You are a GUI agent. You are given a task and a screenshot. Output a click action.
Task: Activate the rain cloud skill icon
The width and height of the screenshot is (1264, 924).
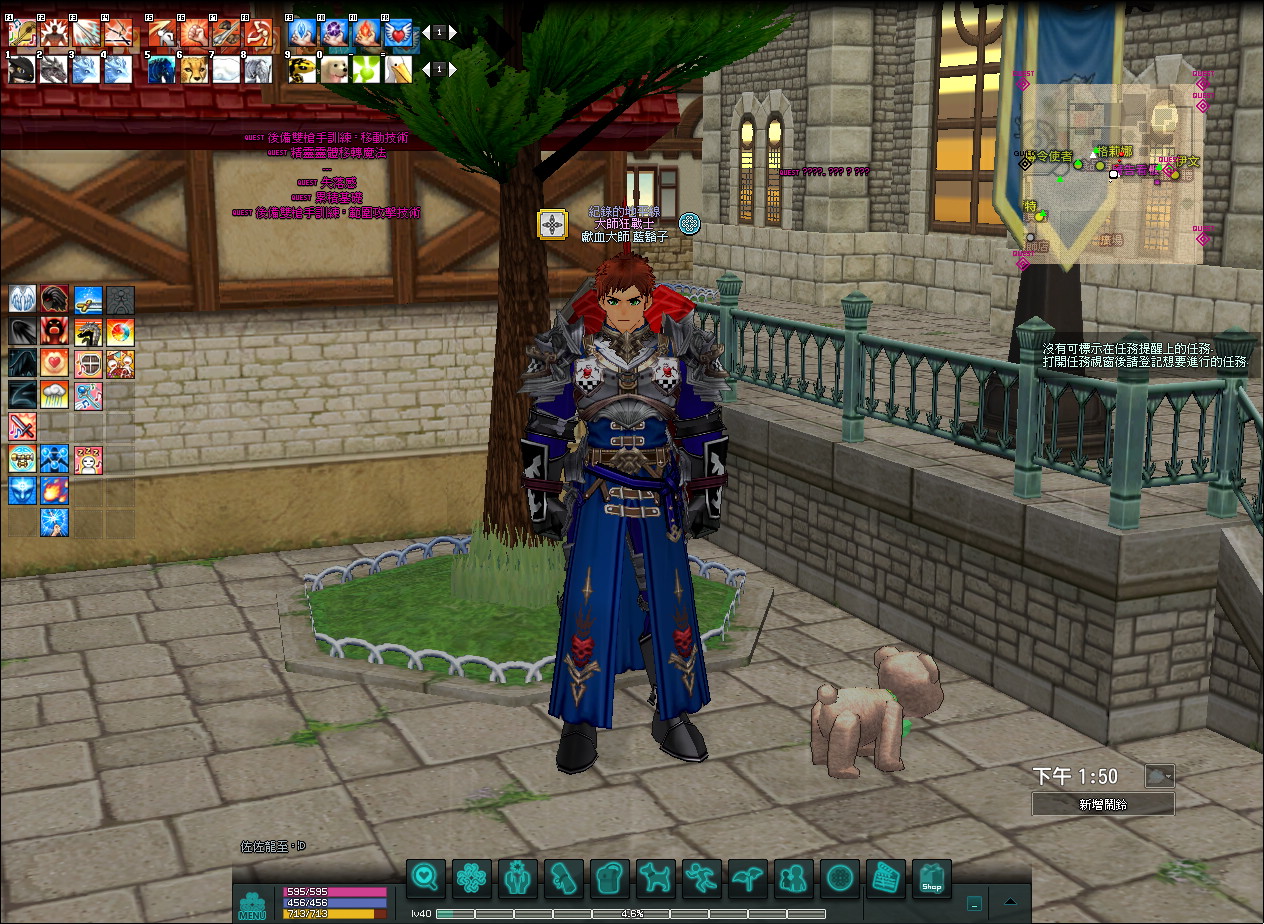(x=55, y=395)
